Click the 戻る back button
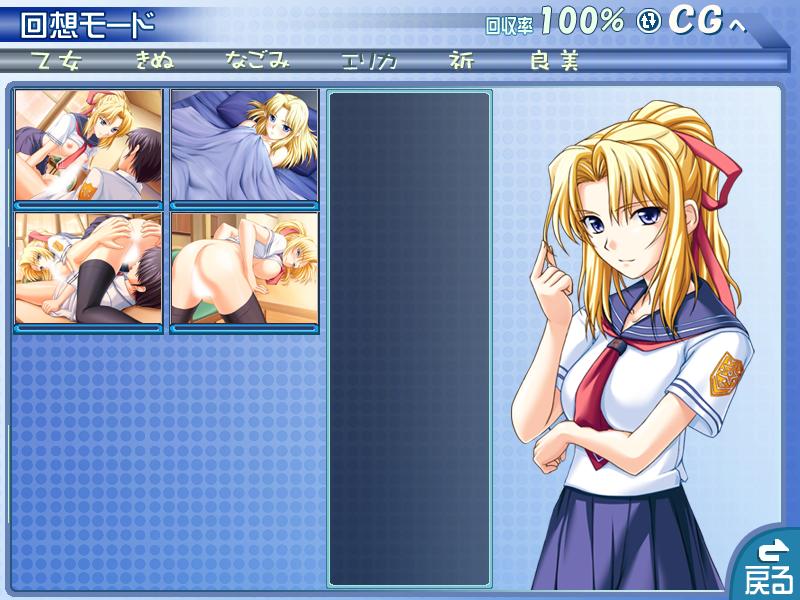This screenshot has height=600, width=800. pyautogui.click(x=768, y=566)
